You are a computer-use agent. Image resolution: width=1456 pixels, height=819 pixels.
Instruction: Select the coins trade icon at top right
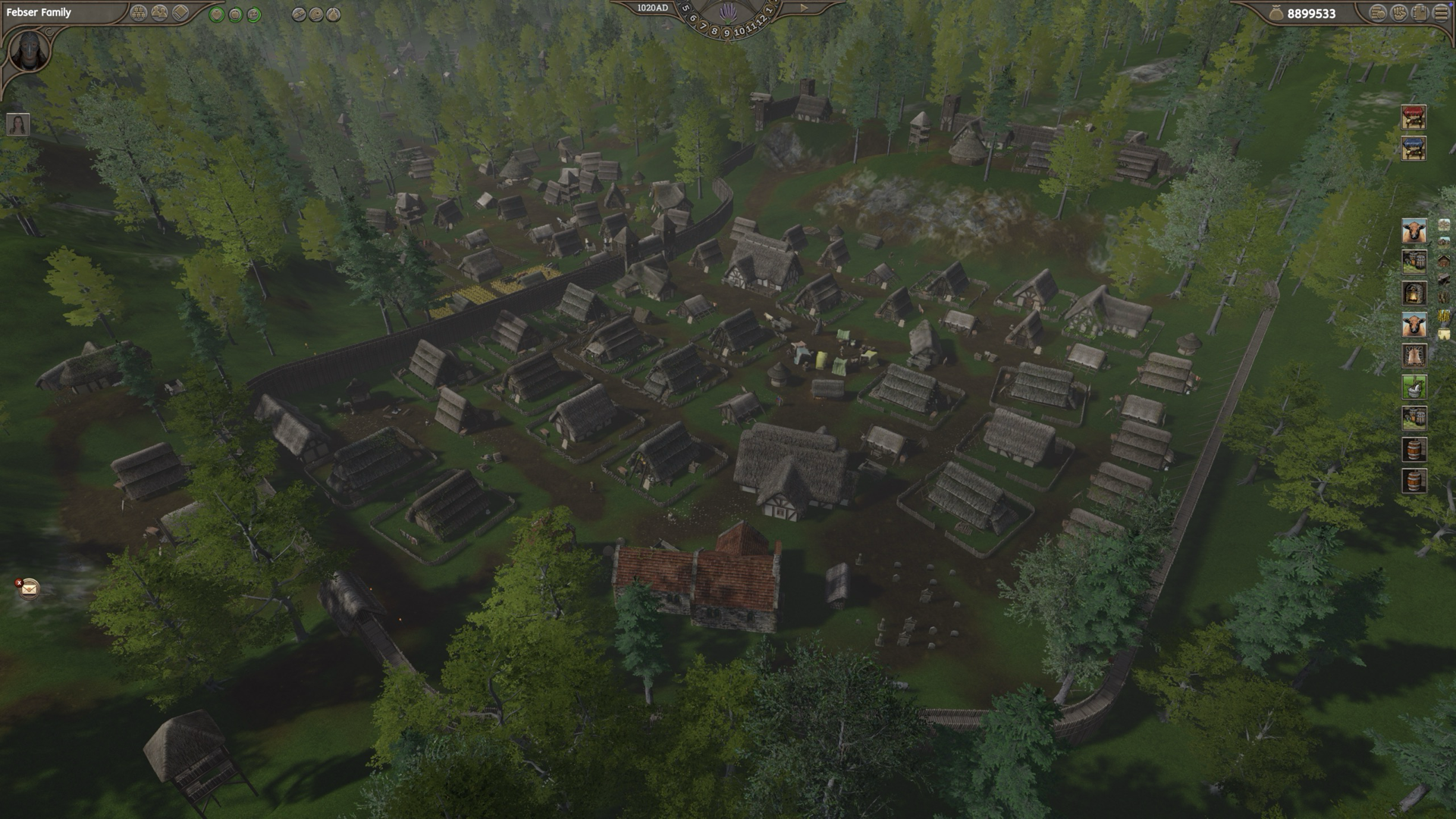(1378, 14)
